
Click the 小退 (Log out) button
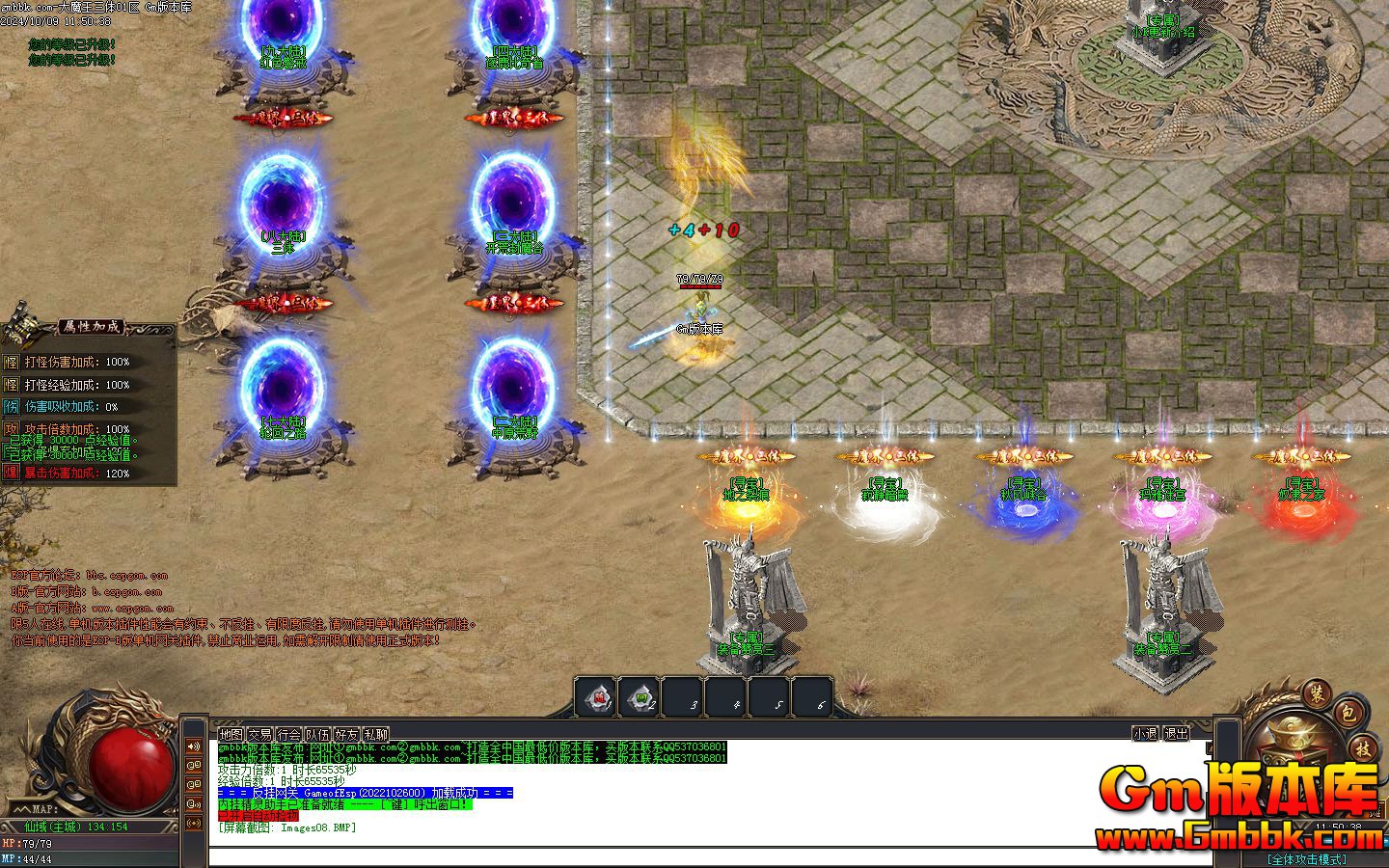[x=1145, y=733]
